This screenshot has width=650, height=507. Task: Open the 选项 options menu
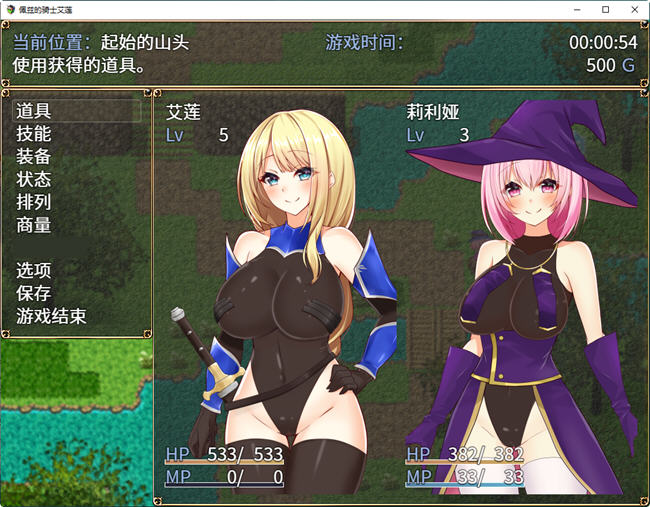[x=35, y=271]
